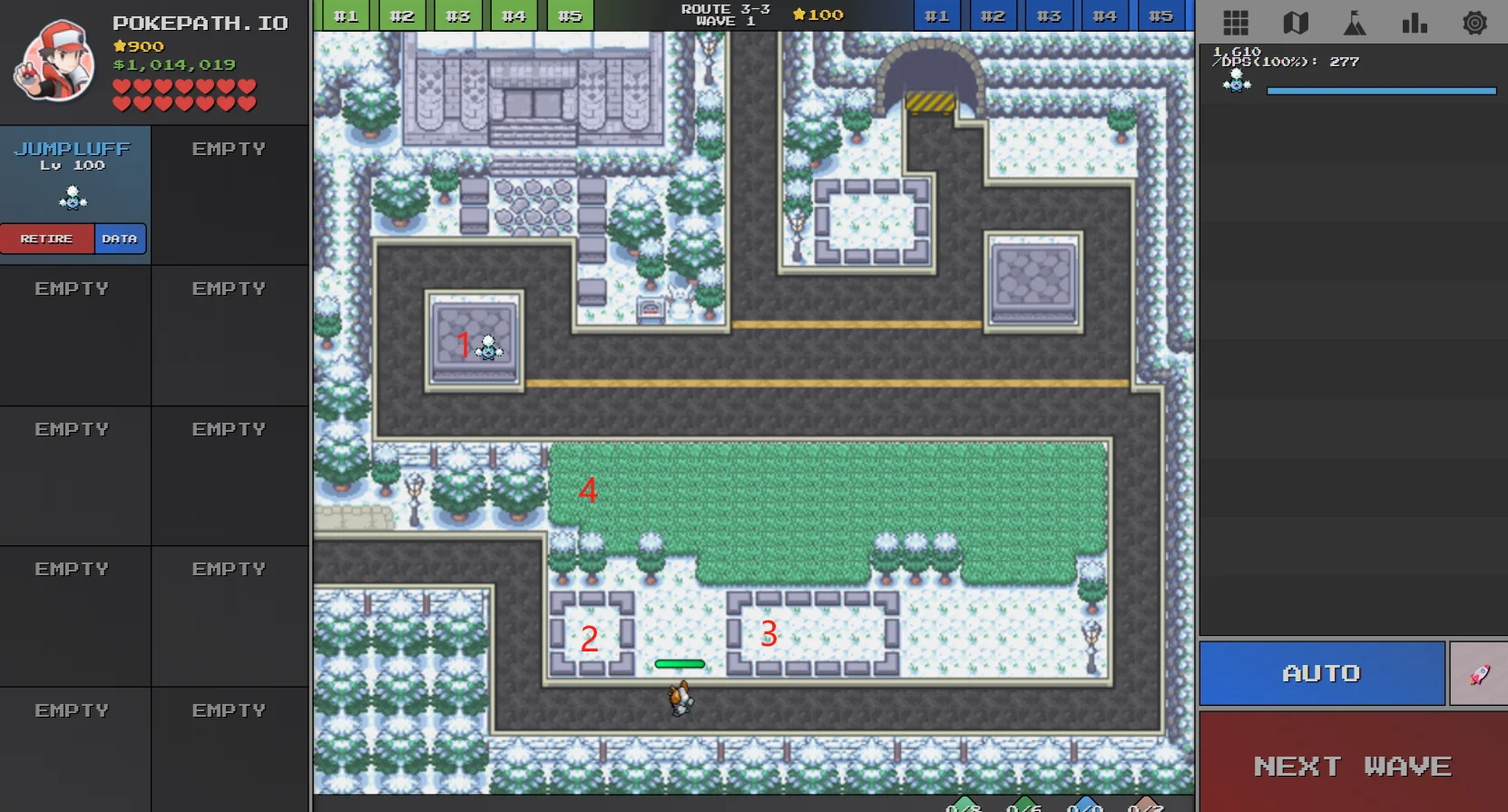Open the flask icon menu
The image size is (1508, 812).
[1355, 23]
